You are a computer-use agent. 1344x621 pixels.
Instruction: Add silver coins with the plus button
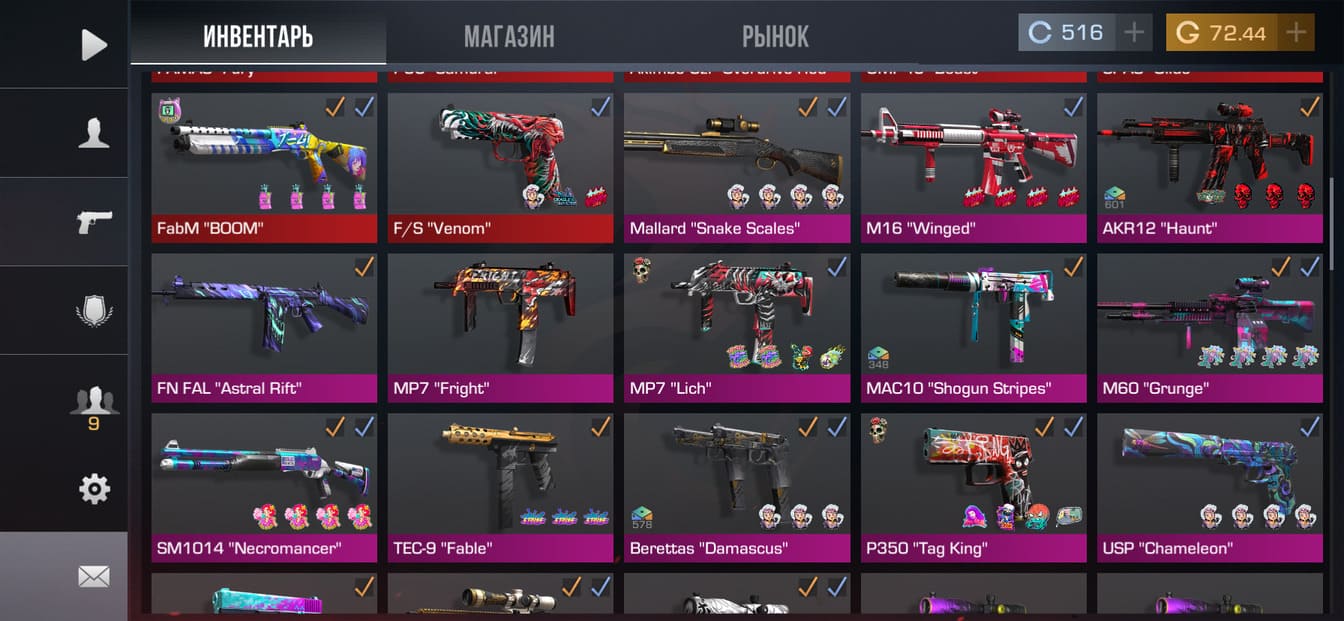click(x=1134, y=33)
